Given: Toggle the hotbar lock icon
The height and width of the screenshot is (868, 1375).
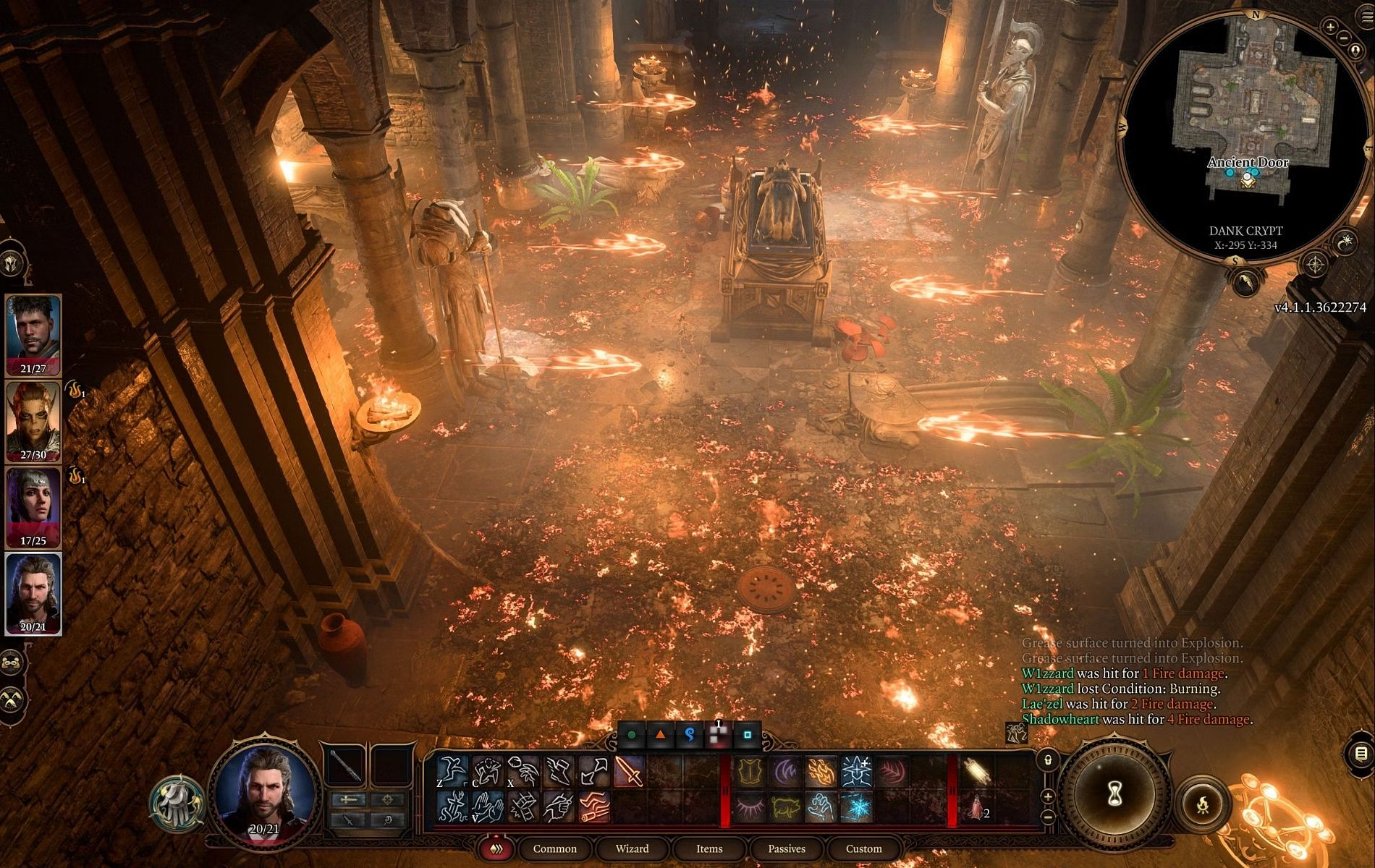Looking at the screenshot, I should point(1048,760).
